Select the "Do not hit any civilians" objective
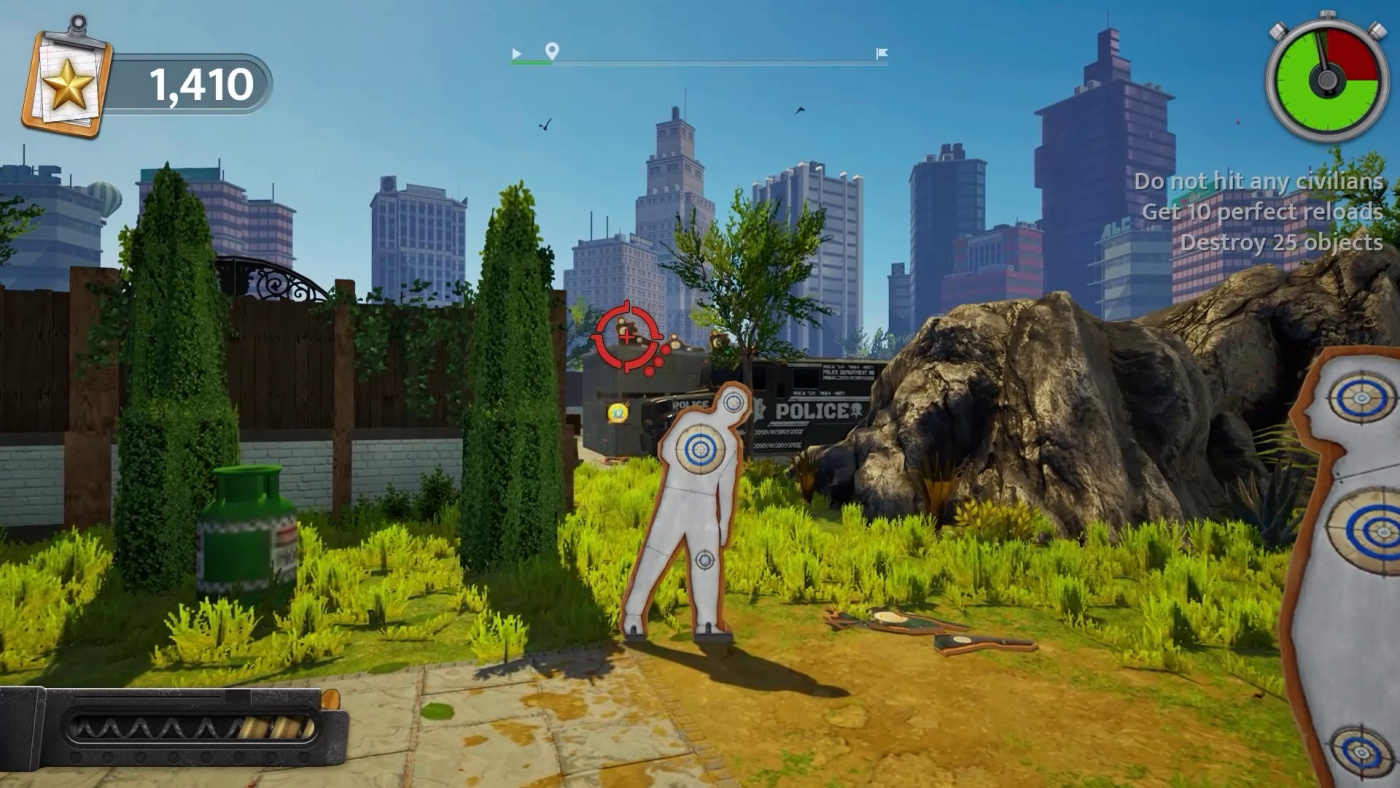 tap(1258, 182)
